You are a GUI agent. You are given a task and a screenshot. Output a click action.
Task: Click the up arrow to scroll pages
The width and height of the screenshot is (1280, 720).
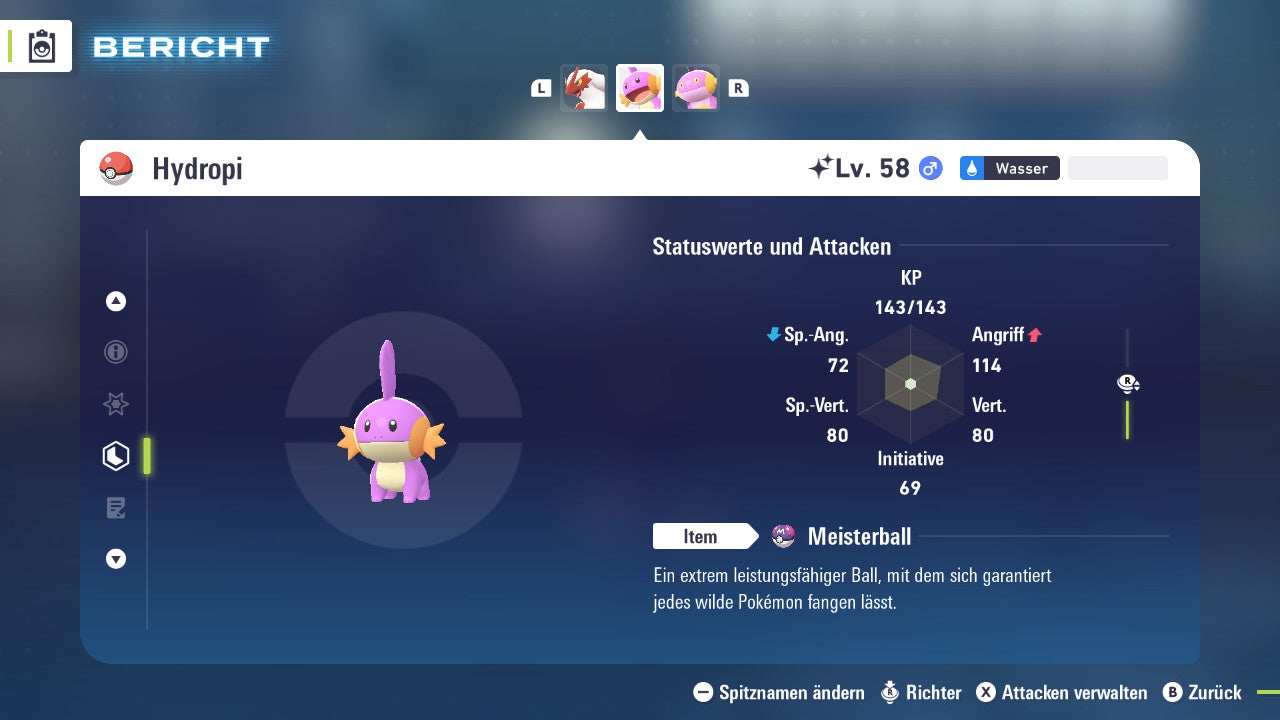[116, 301]
